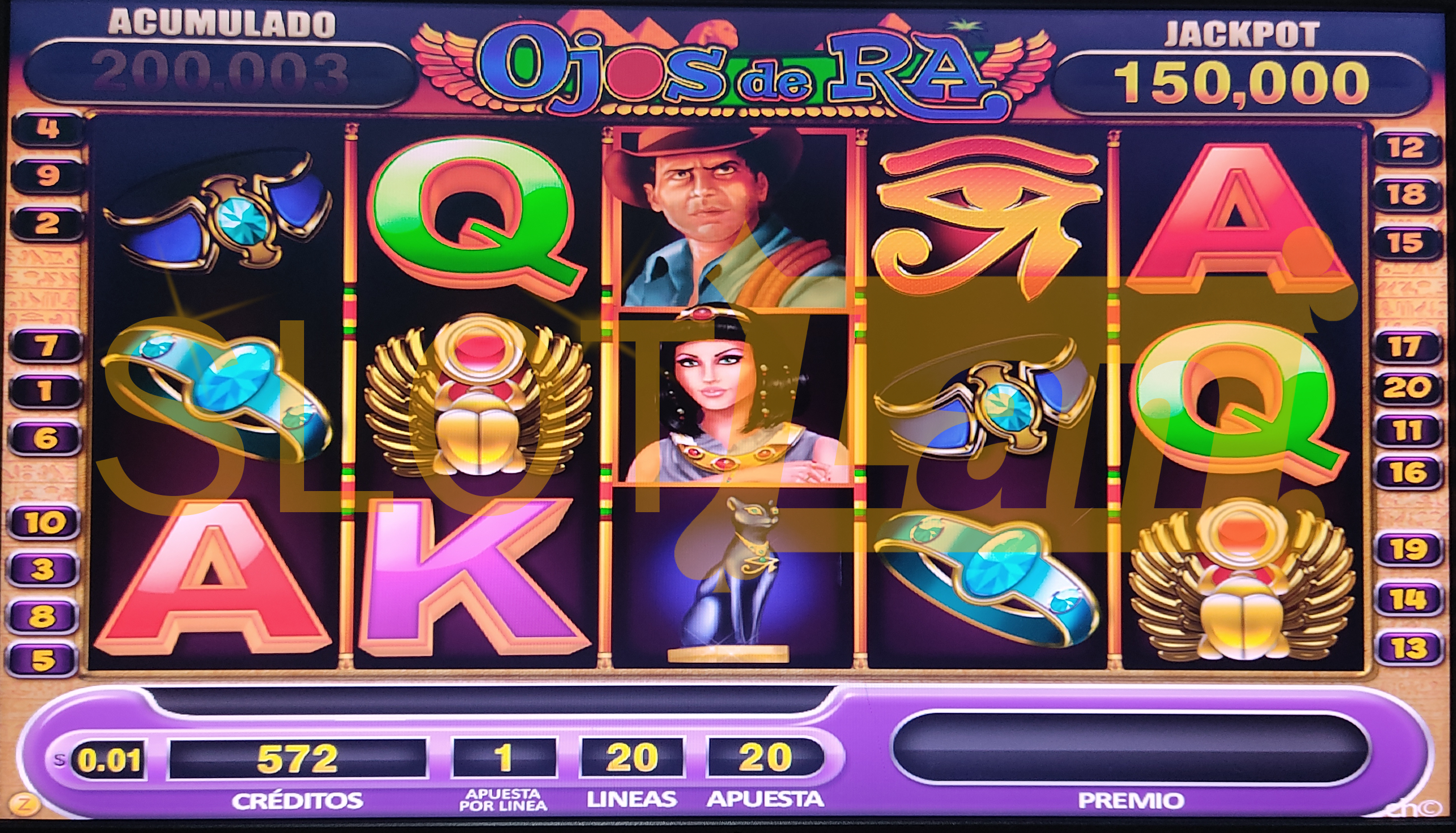Select payline marker number 4
The height and width of the screenshot is (833, 1456).
pyautogui.click(x=48, y=129)
